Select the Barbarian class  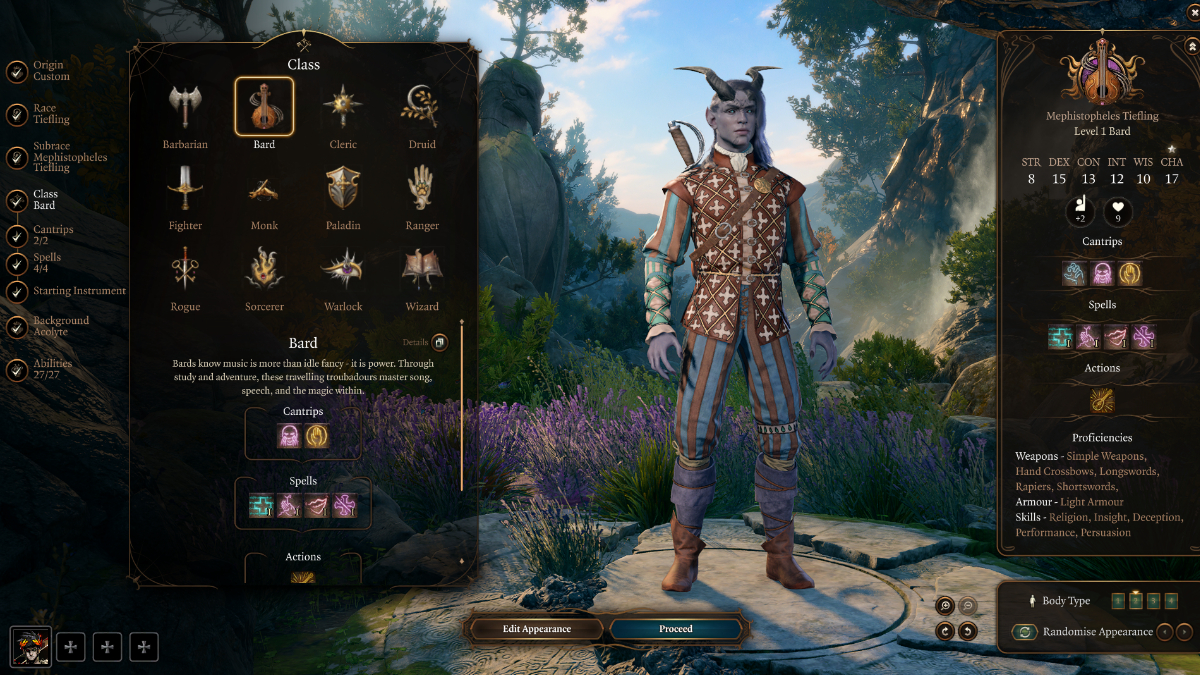pyautogui.click(x=185, y=107)
